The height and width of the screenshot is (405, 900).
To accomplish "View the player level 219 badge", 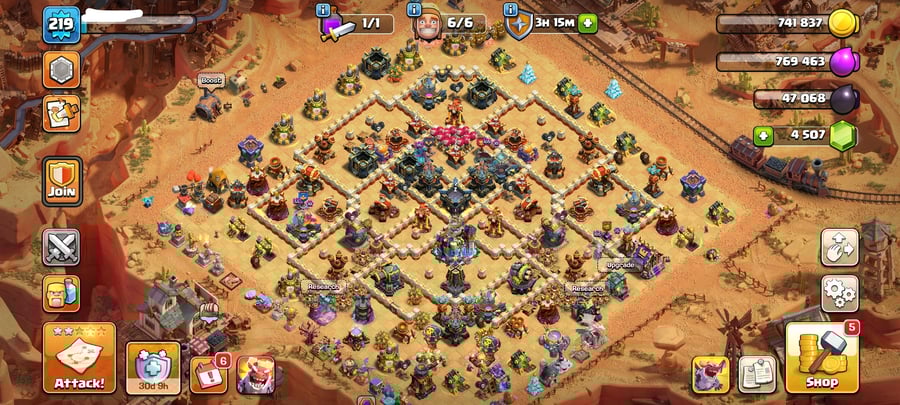I will 61,24.
